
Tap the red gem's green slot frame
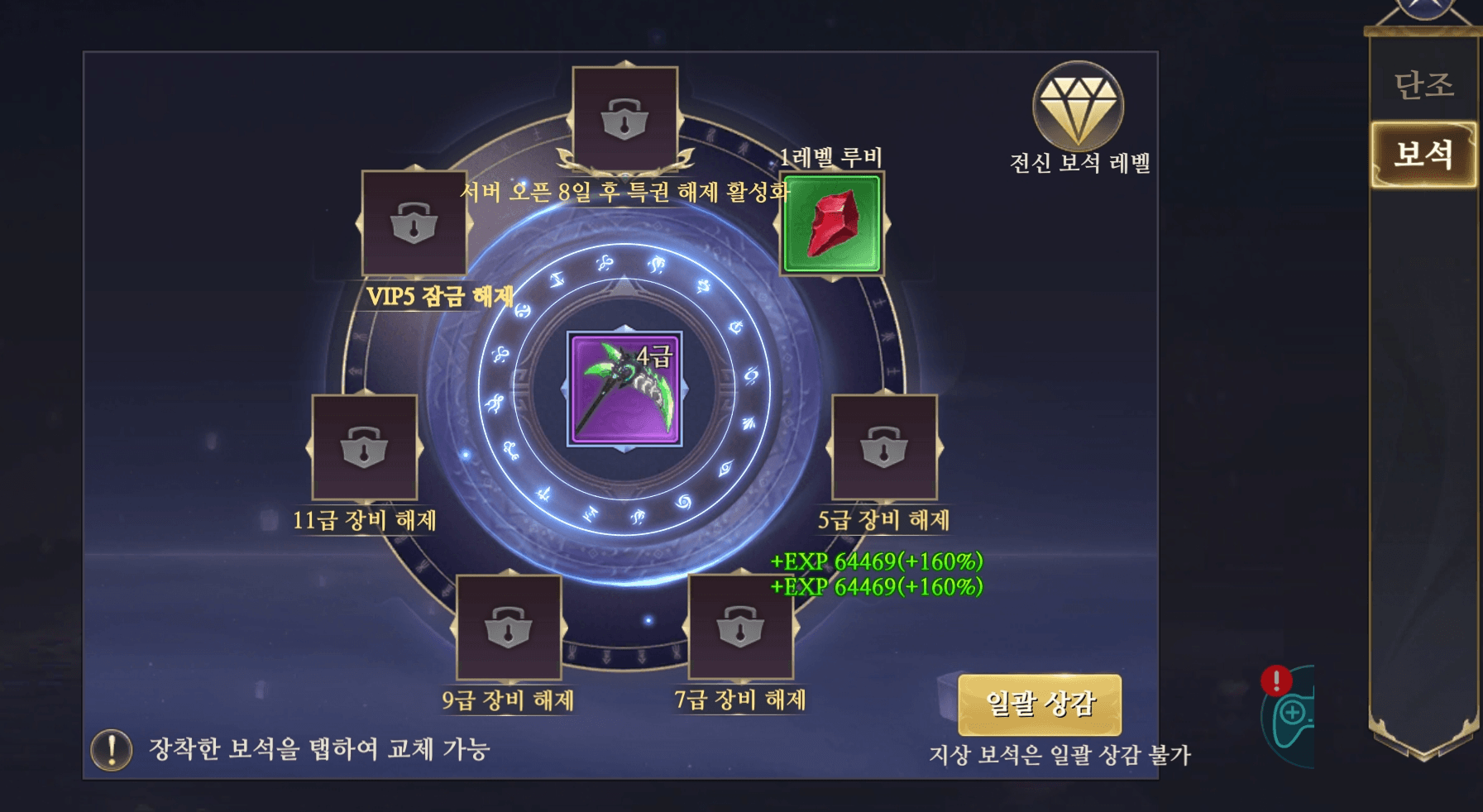point(831,225)
